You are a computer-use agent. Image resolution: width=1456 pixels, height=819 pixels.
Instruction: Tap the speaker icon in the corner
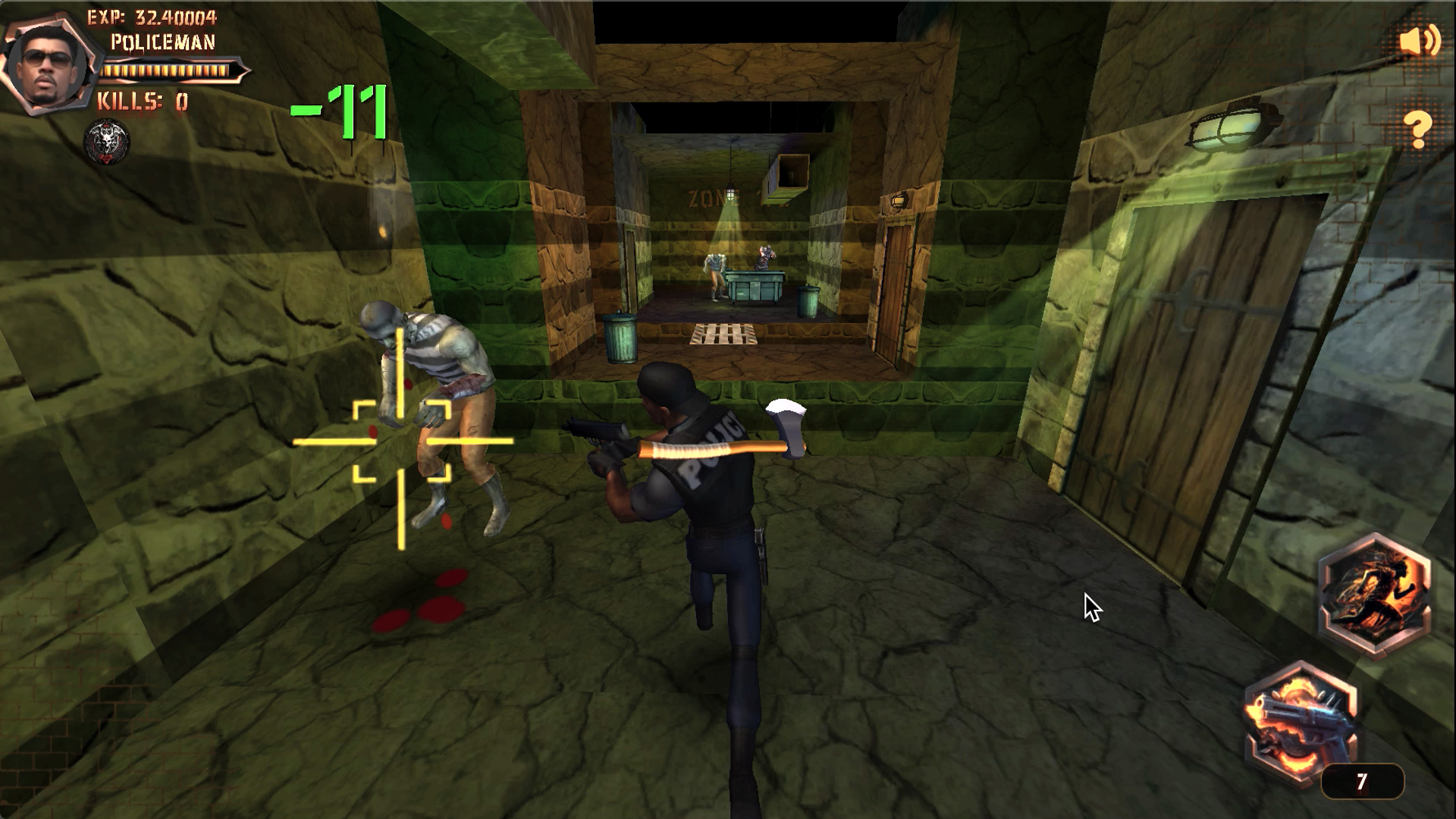pos(1420,42)
